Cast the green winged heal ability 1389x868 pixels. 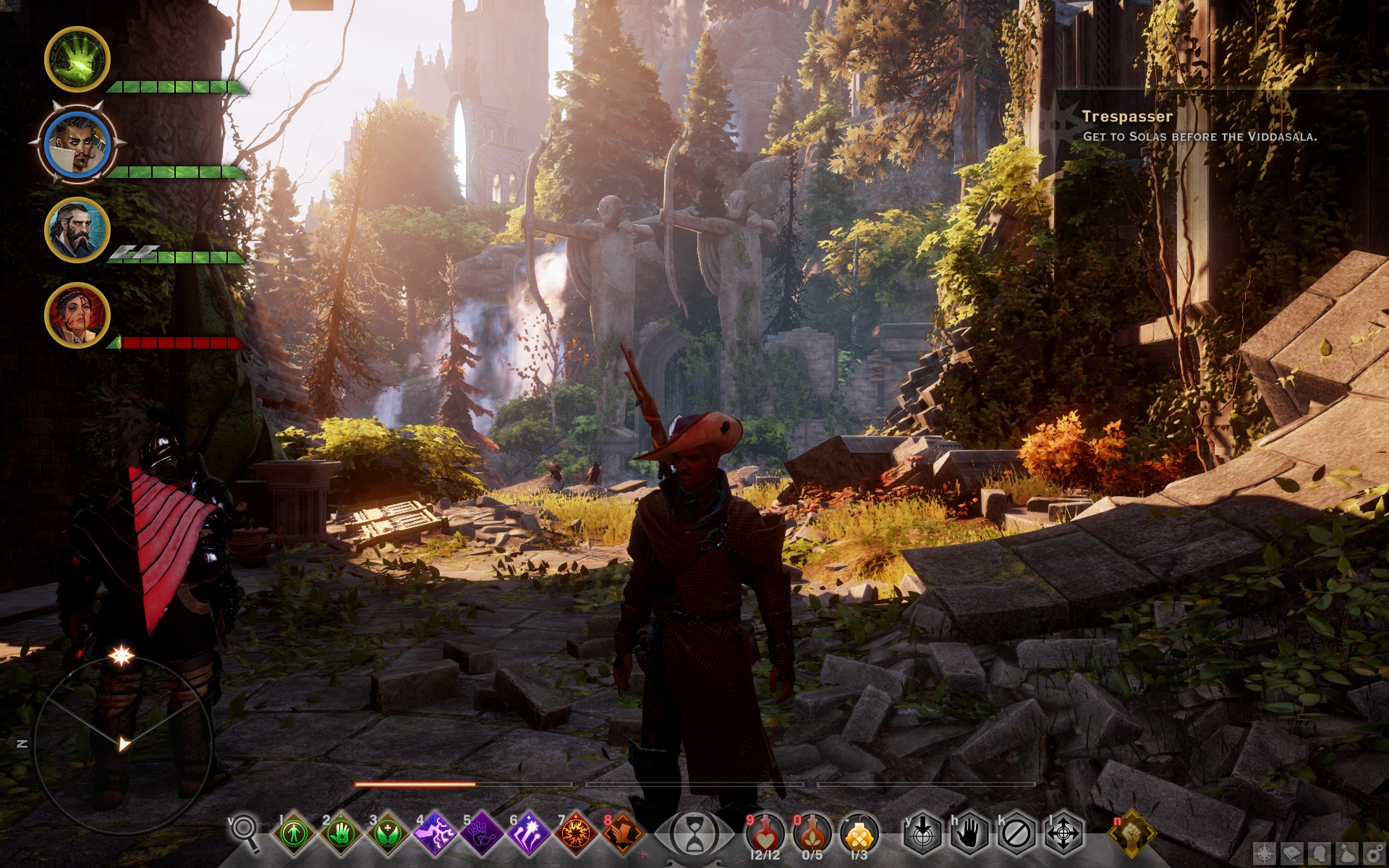coord(388,834)
